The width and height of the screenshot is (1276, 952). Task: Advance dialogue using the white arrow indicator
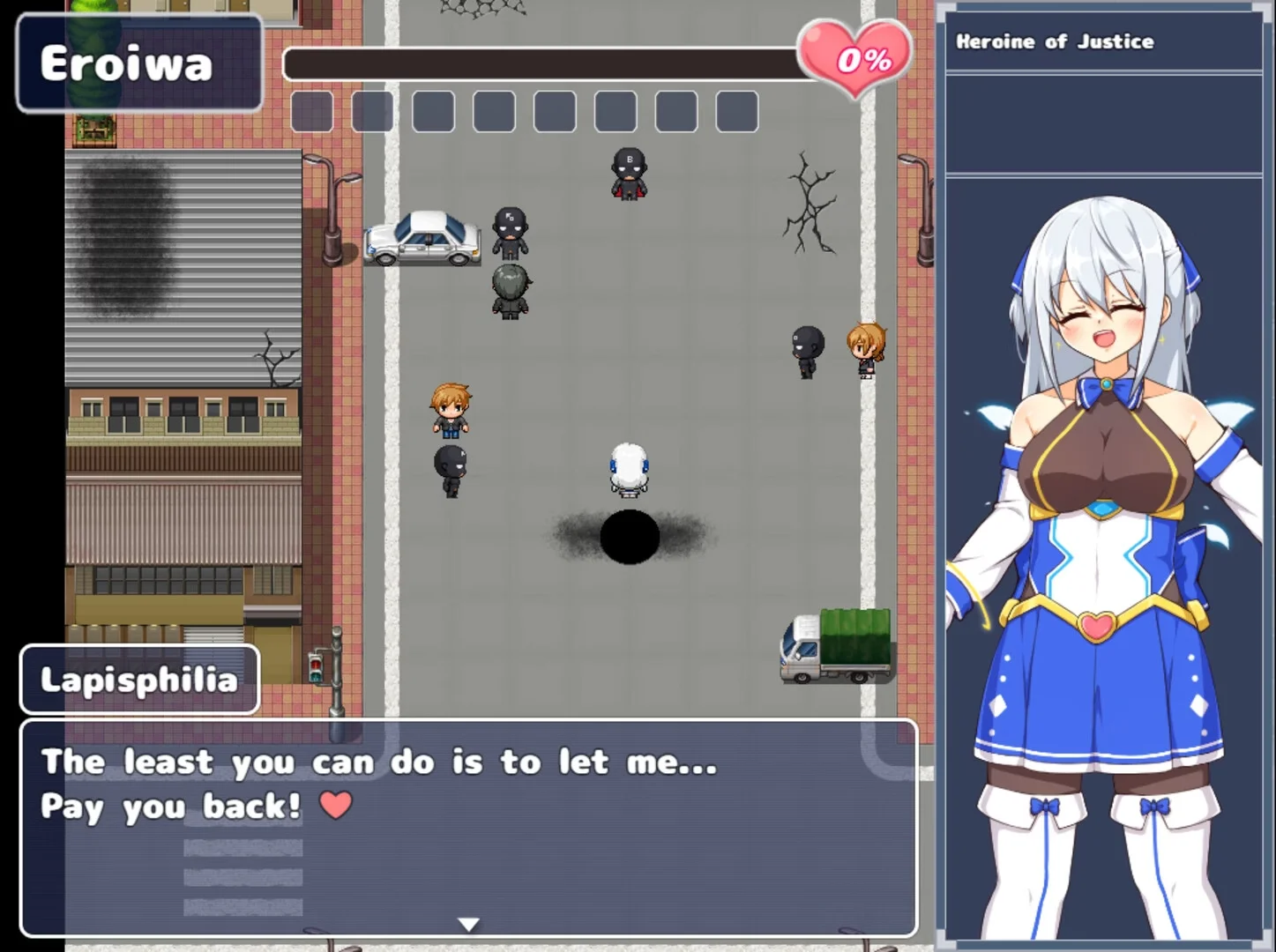tap(468, 924)
